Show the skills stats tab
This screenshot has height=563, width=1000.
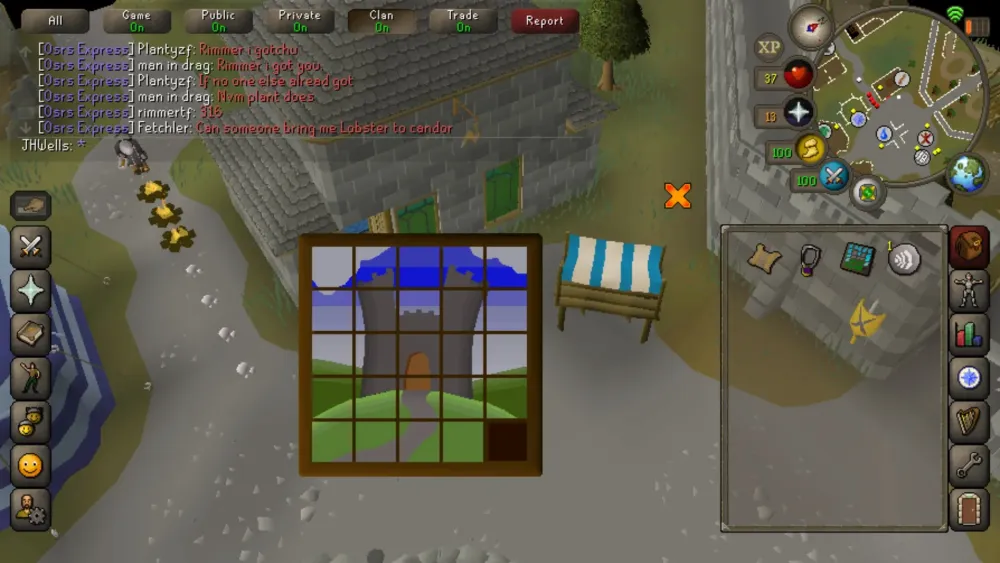pyautogui.click(x=968, y=333)
